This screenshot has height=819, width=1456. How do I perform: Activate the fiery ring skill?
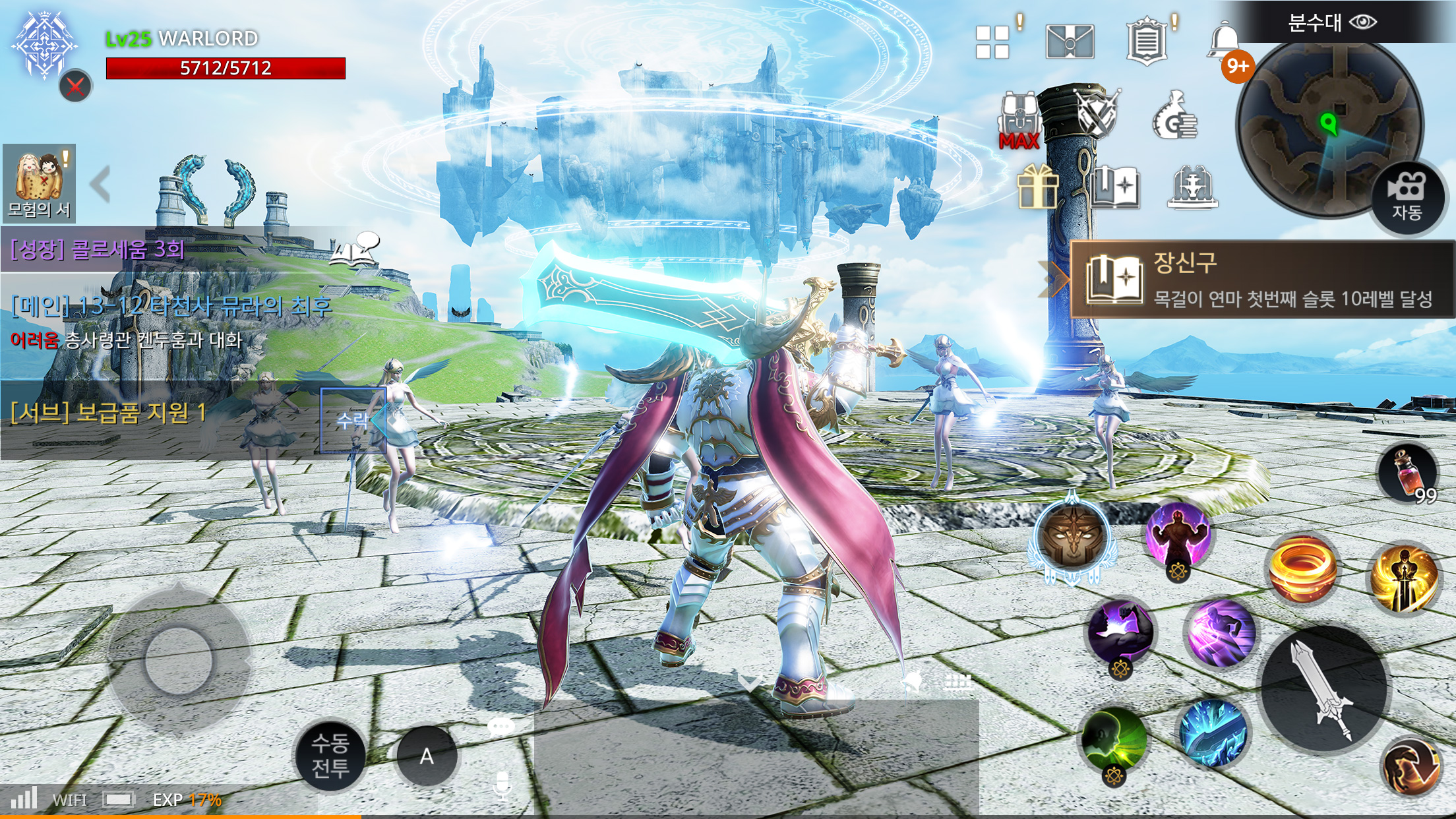click(1302, 568)
